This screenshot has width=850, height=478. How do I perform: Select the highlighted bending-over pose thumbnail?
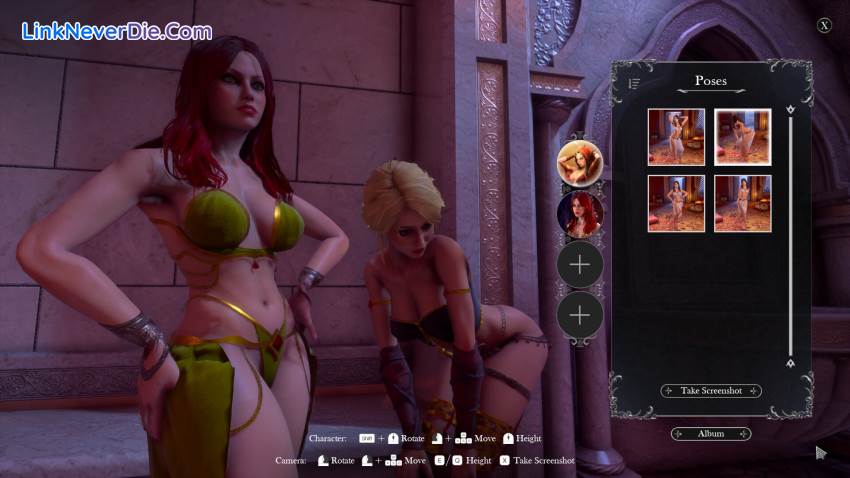[742, 137]
